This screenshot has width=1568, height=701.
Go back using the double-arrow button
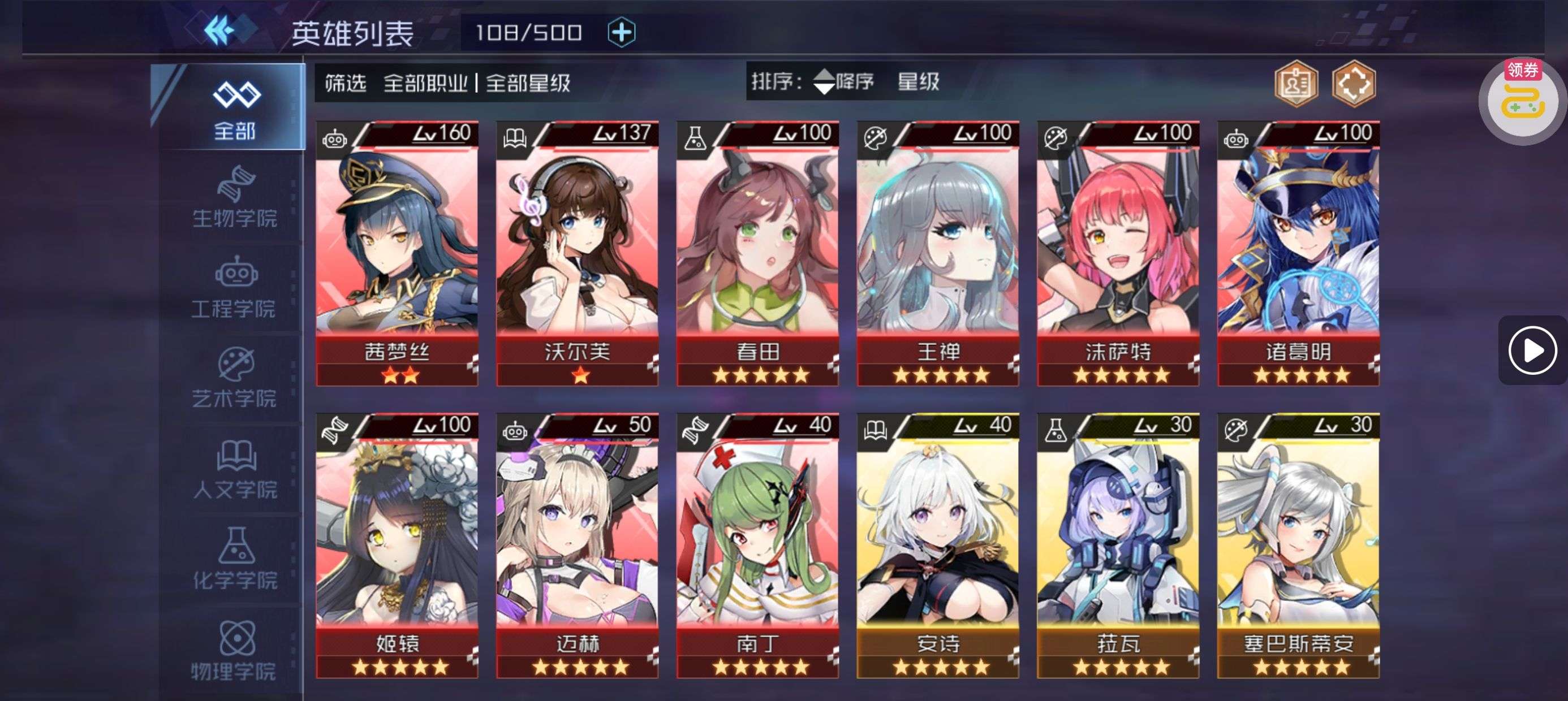click(219, 31)
